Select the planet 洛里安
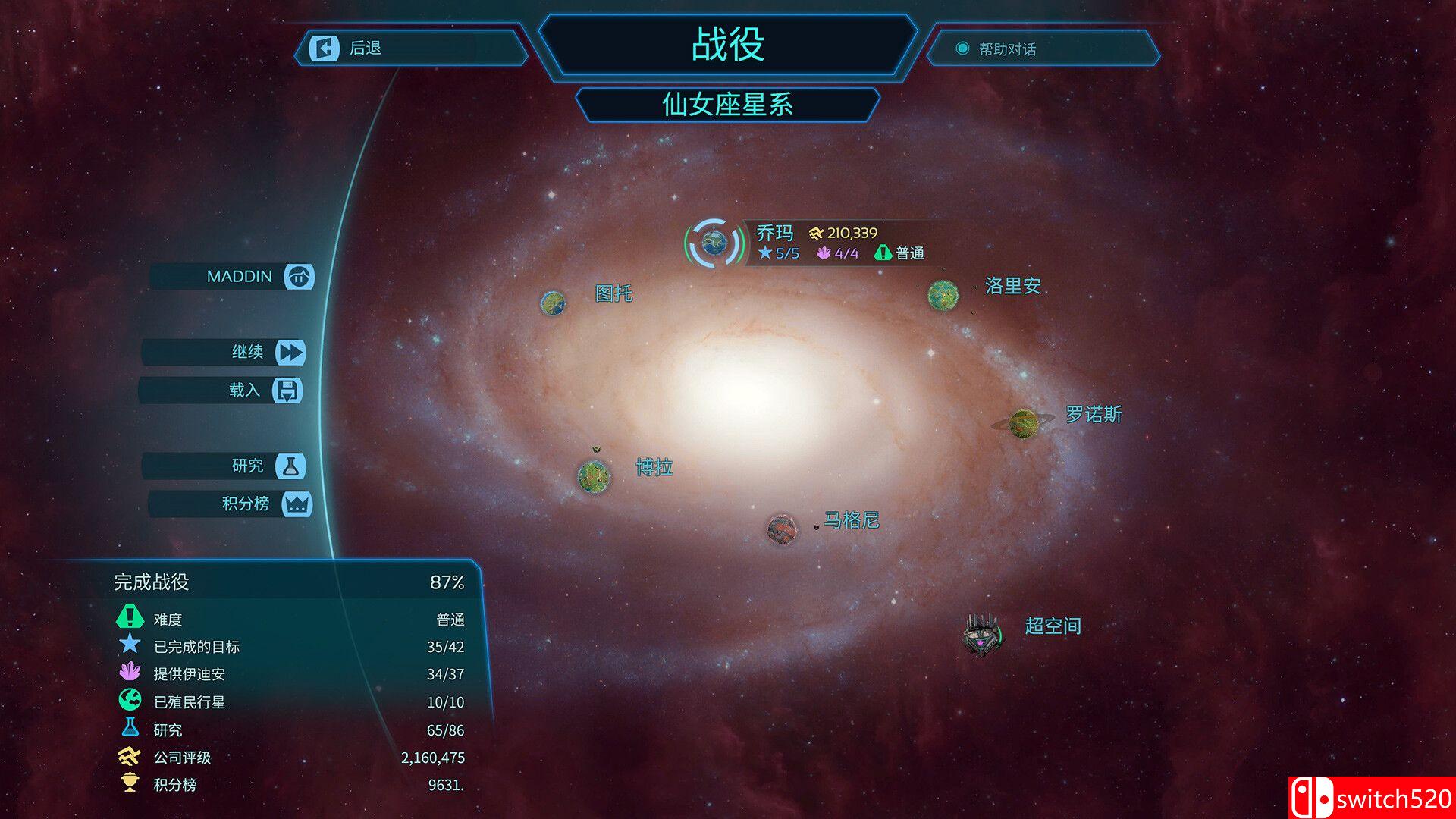The image size is (1456, 819). [x=943, y=294]
